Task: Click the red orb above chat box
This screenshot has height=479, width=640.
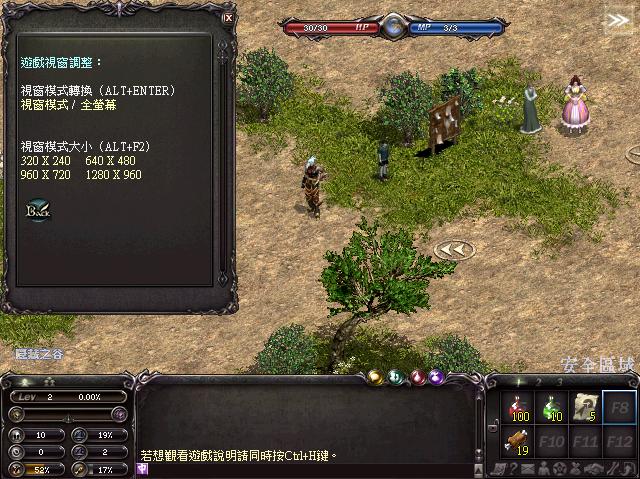Action: [x=417, y=377]
